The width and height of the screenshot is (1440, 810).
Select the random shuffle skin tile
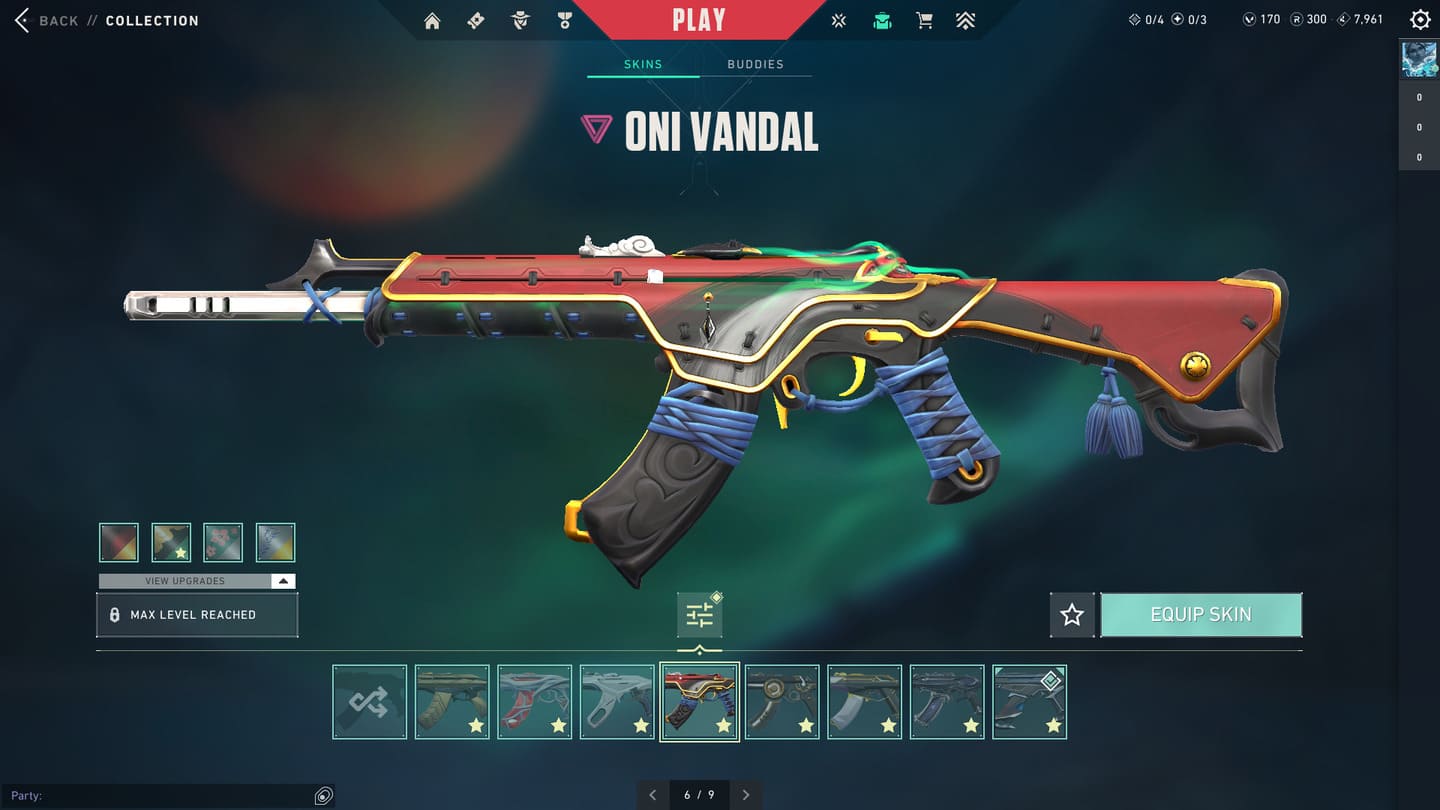[370, 702]
